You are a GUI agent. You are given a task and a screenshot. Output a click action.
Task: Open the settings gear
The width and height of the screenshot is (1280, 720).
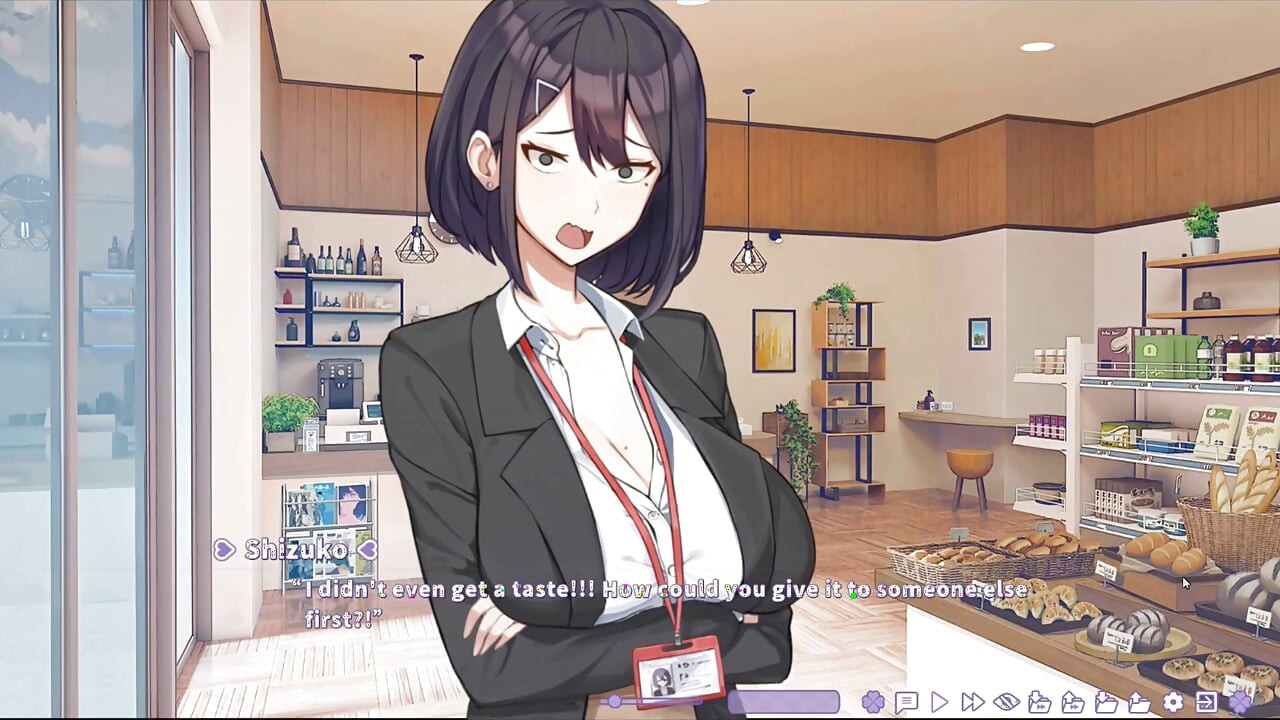coord(1172,700)
